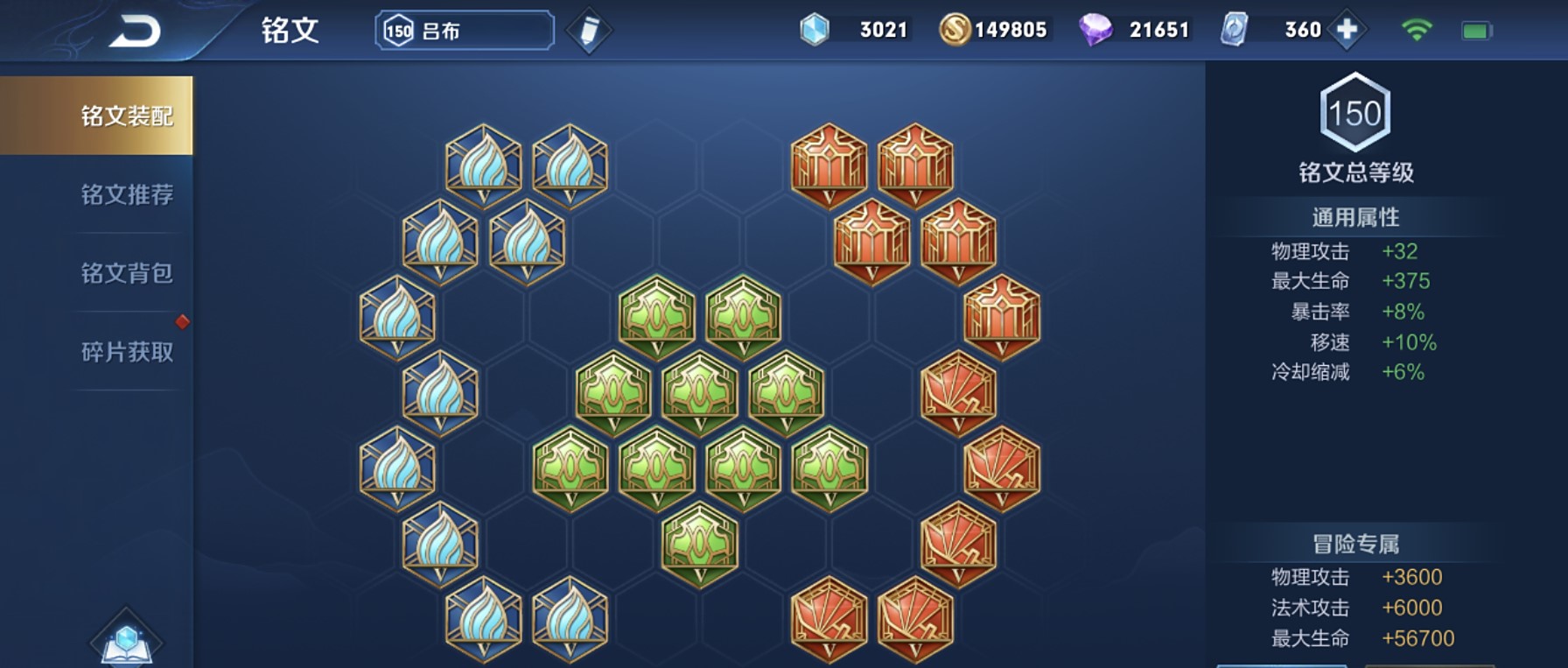
Task: Go back using the return arrow
Action: click(135, 32)
